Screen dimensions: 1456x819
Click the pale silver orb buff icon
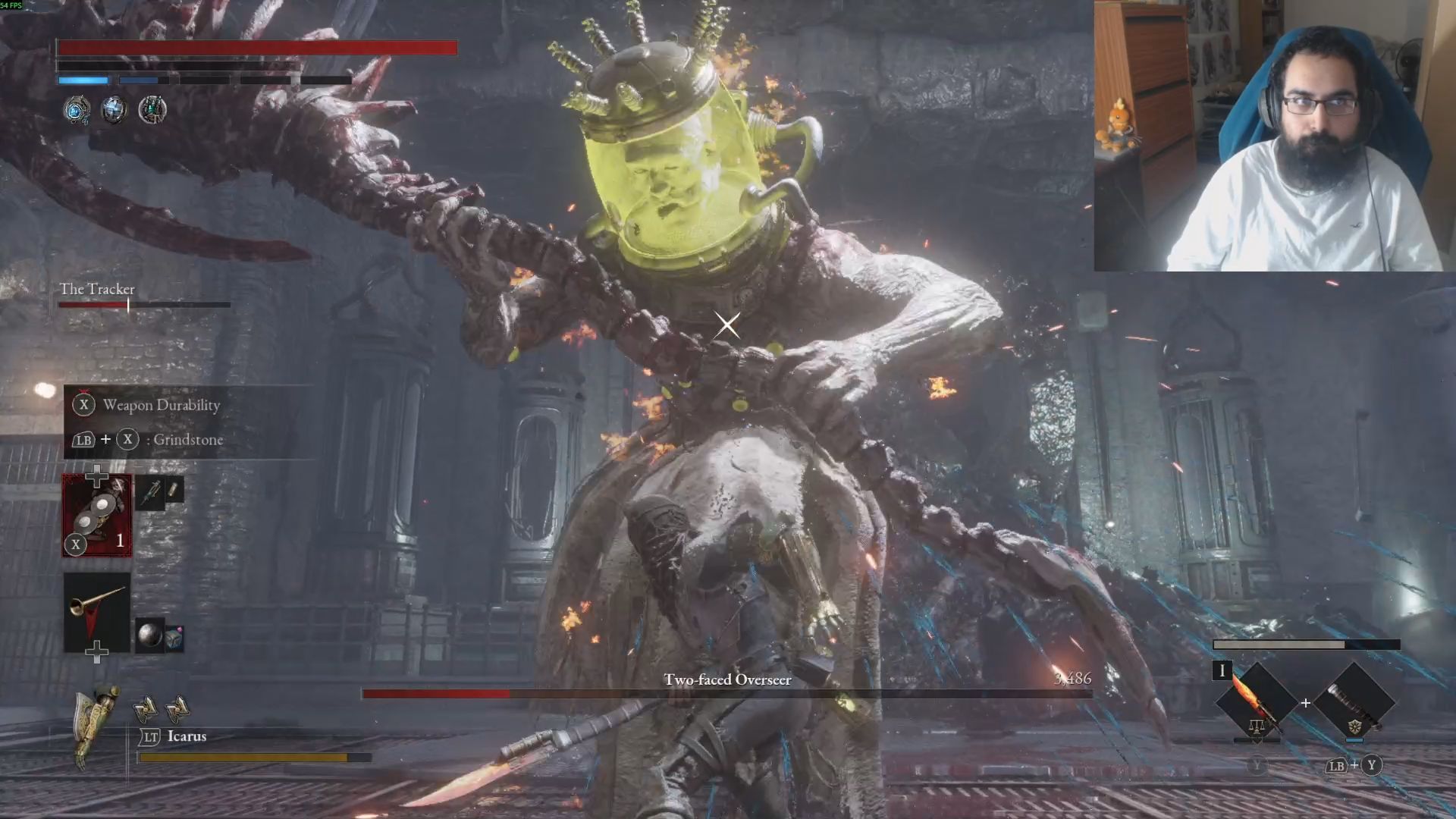pyautogui.click(x=114, y=111)
